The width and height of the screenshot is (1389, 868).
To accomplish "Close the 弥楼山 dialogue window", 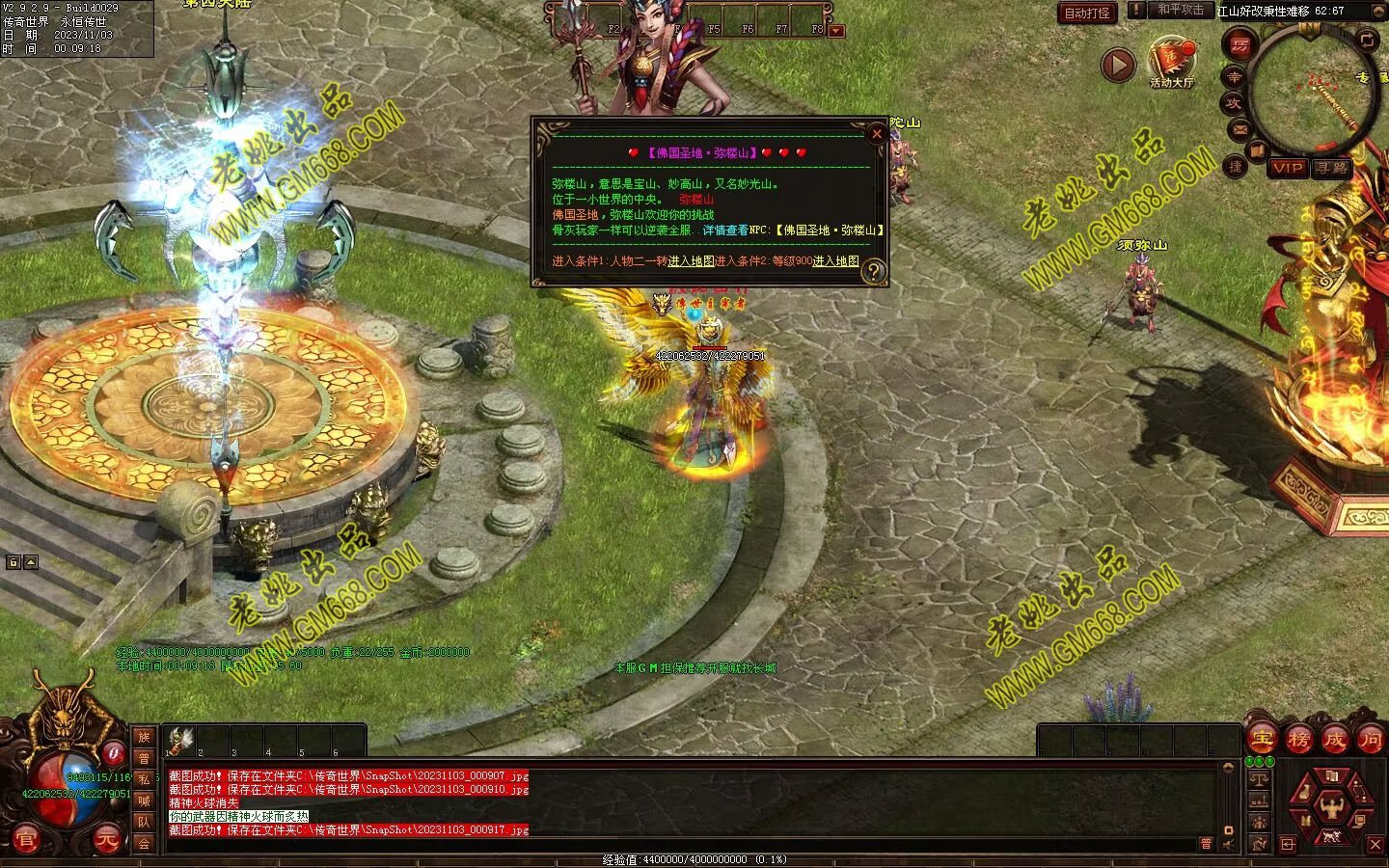I will (876, 134).
